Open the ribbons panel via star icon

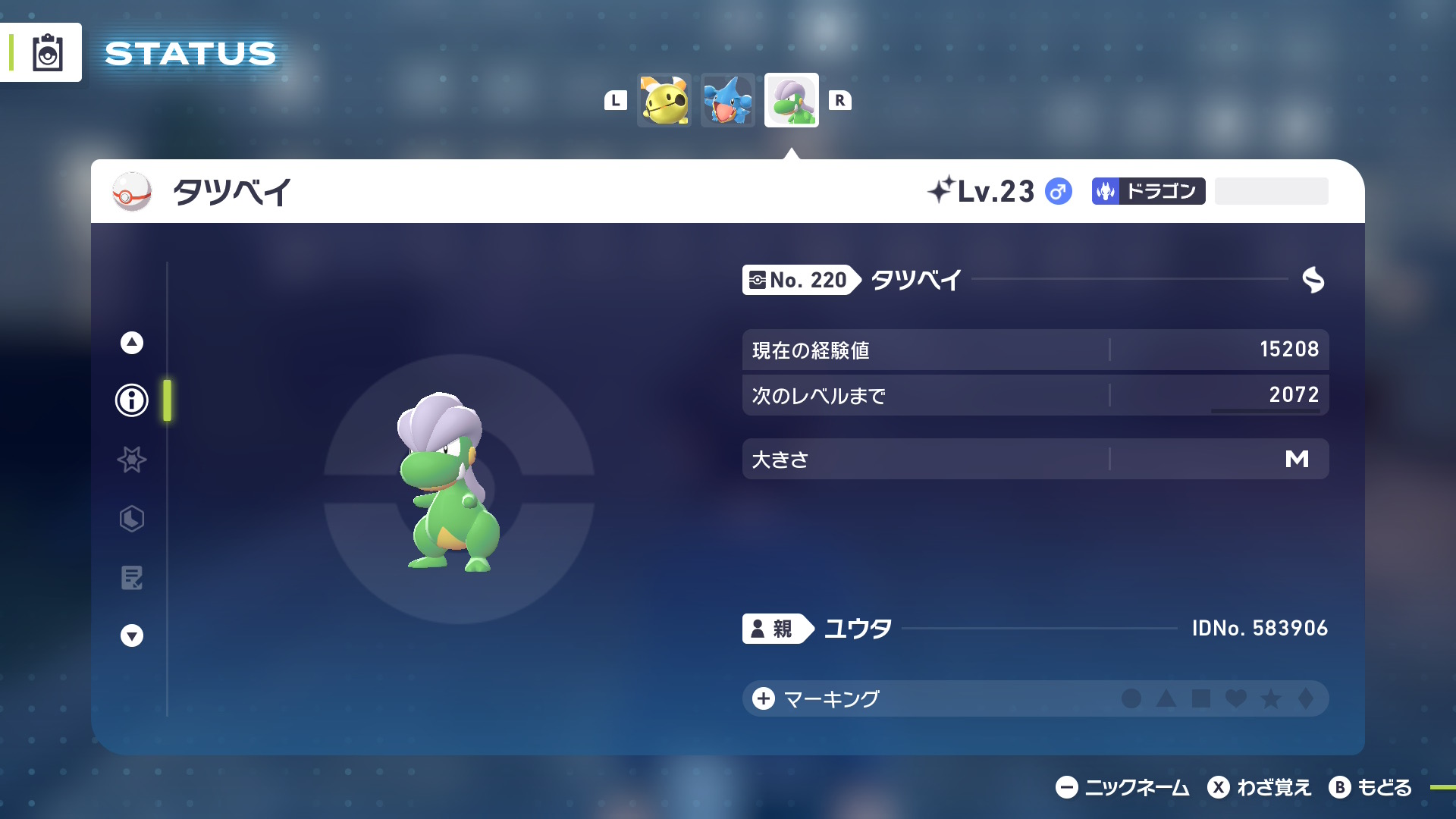130,460
